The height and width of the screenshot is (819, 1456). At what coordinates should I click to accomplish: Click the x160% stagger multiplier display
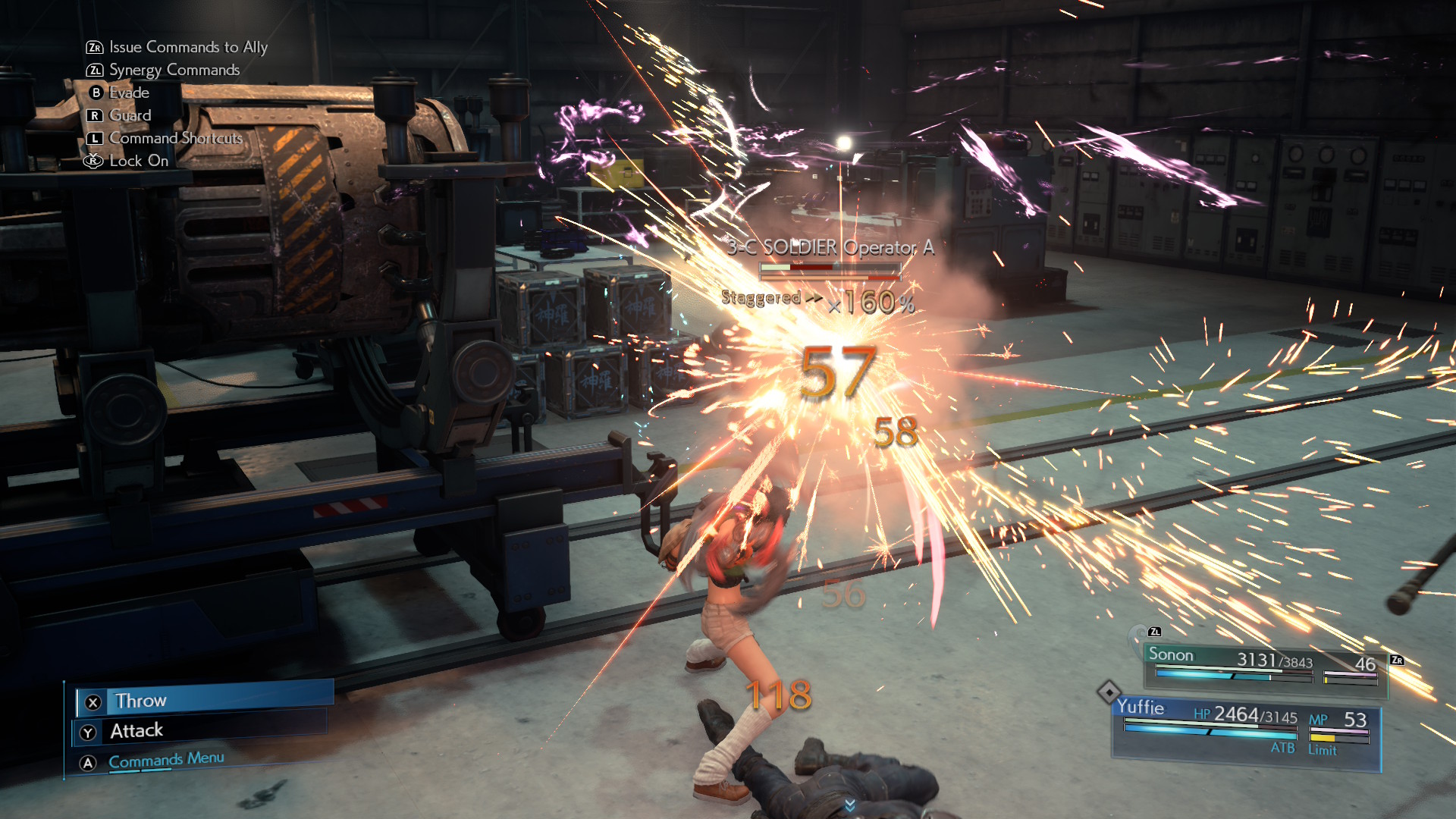[x=871, y=302]
